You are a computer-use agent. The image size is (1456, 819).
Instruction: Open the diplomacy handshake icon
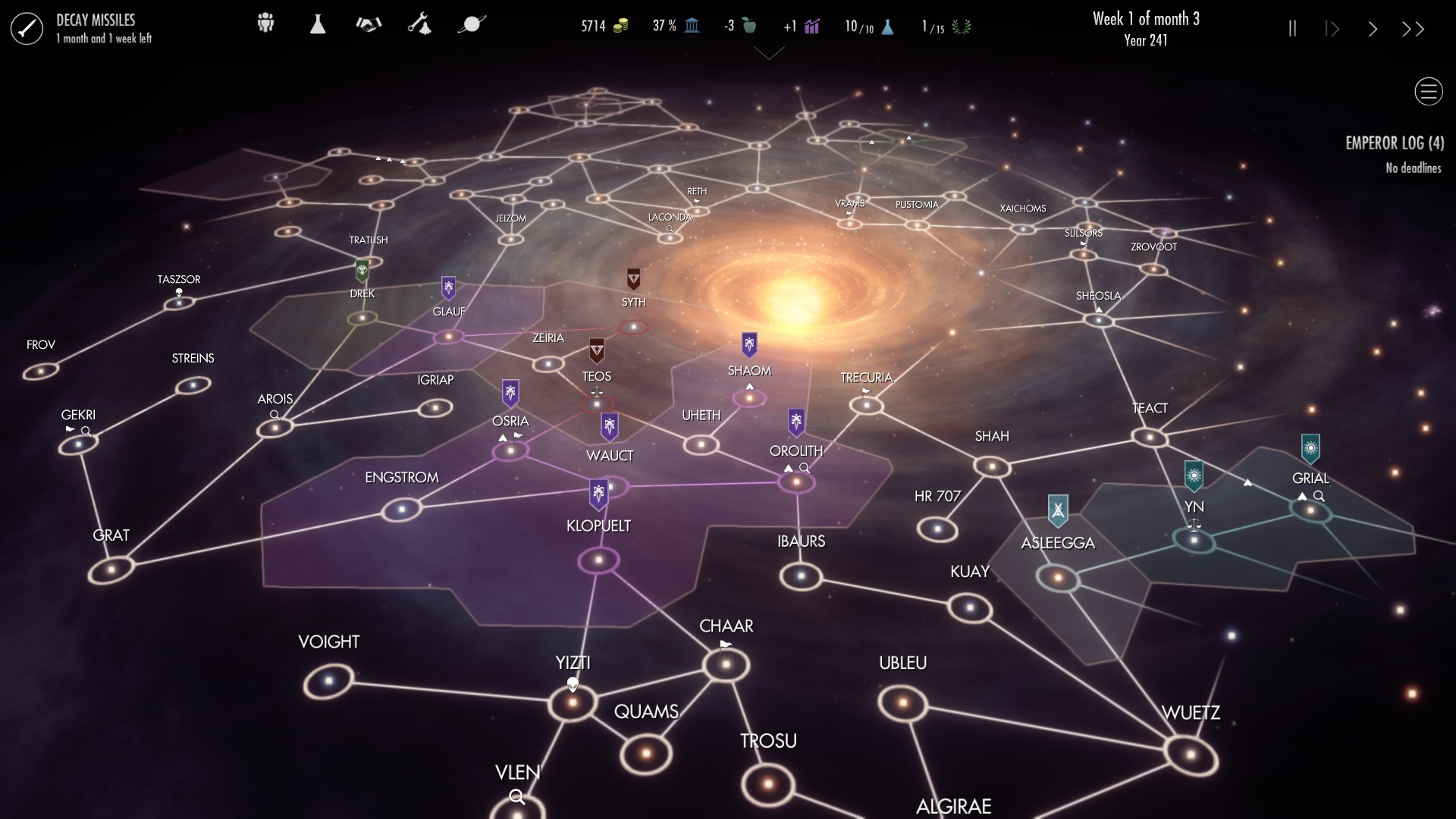coord(369,24)
